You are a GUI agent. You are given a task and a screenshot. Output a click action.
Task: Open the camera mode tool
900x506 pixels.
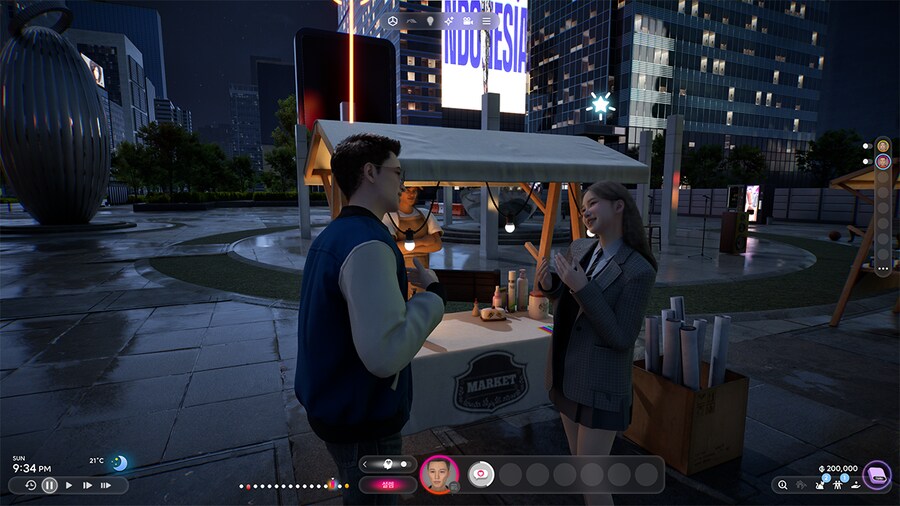click(468, 20)
